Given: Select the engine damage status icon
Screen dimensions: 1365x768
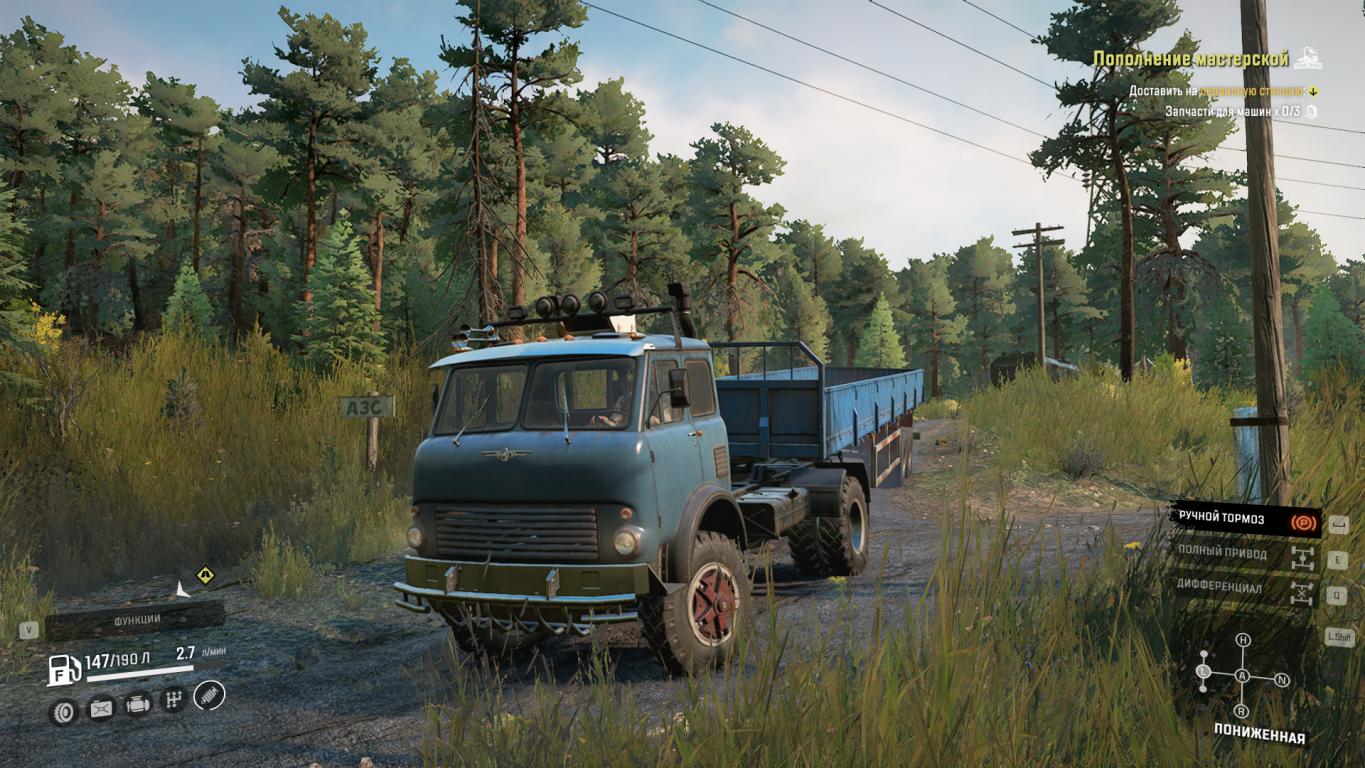Looking at the screenshot, I should pyautogui.click(x=138, y=705).
